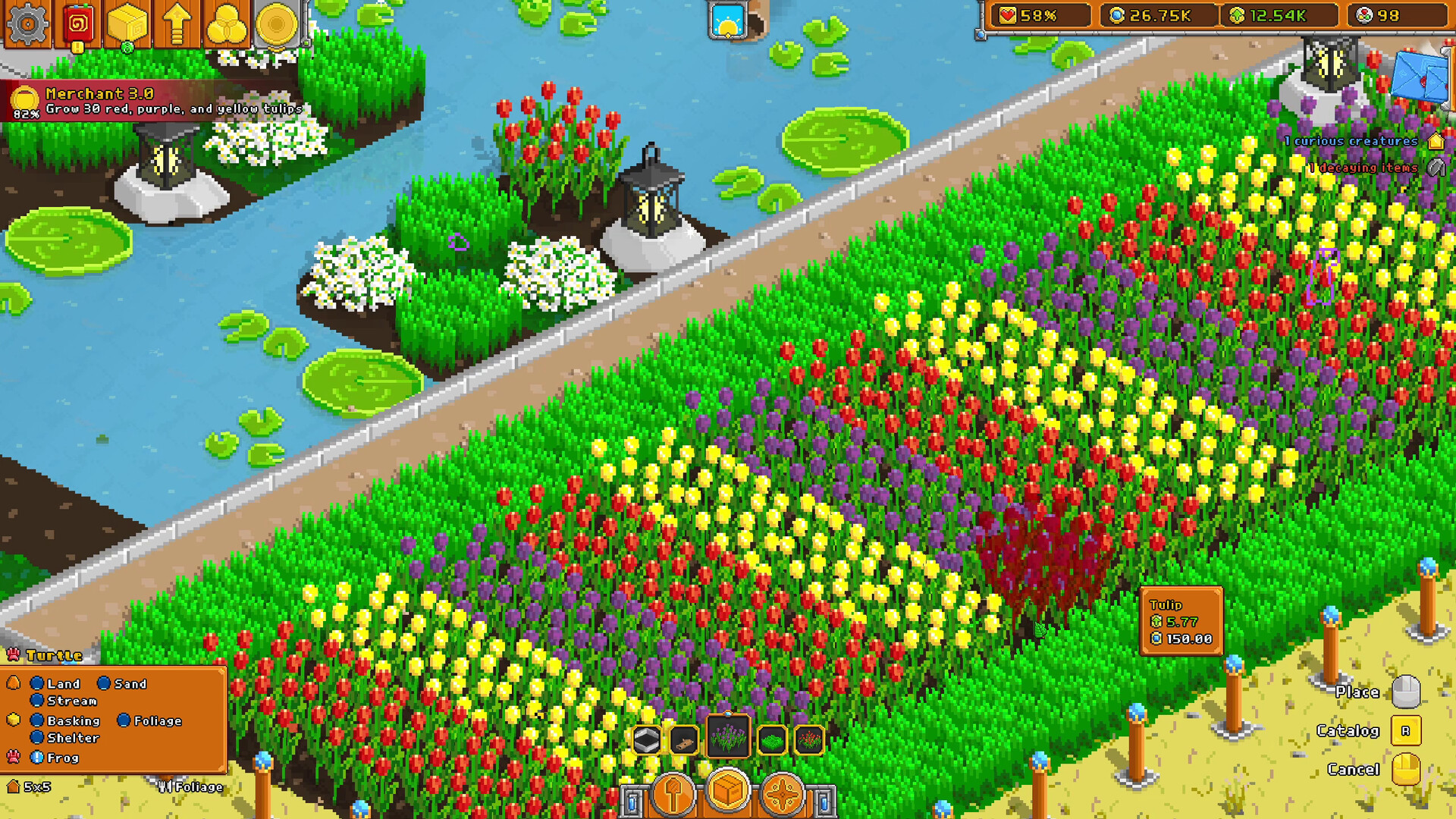Click the Frog requirement indicator
This screenshot has width=1456, height=819.
(x=36, y=757)
